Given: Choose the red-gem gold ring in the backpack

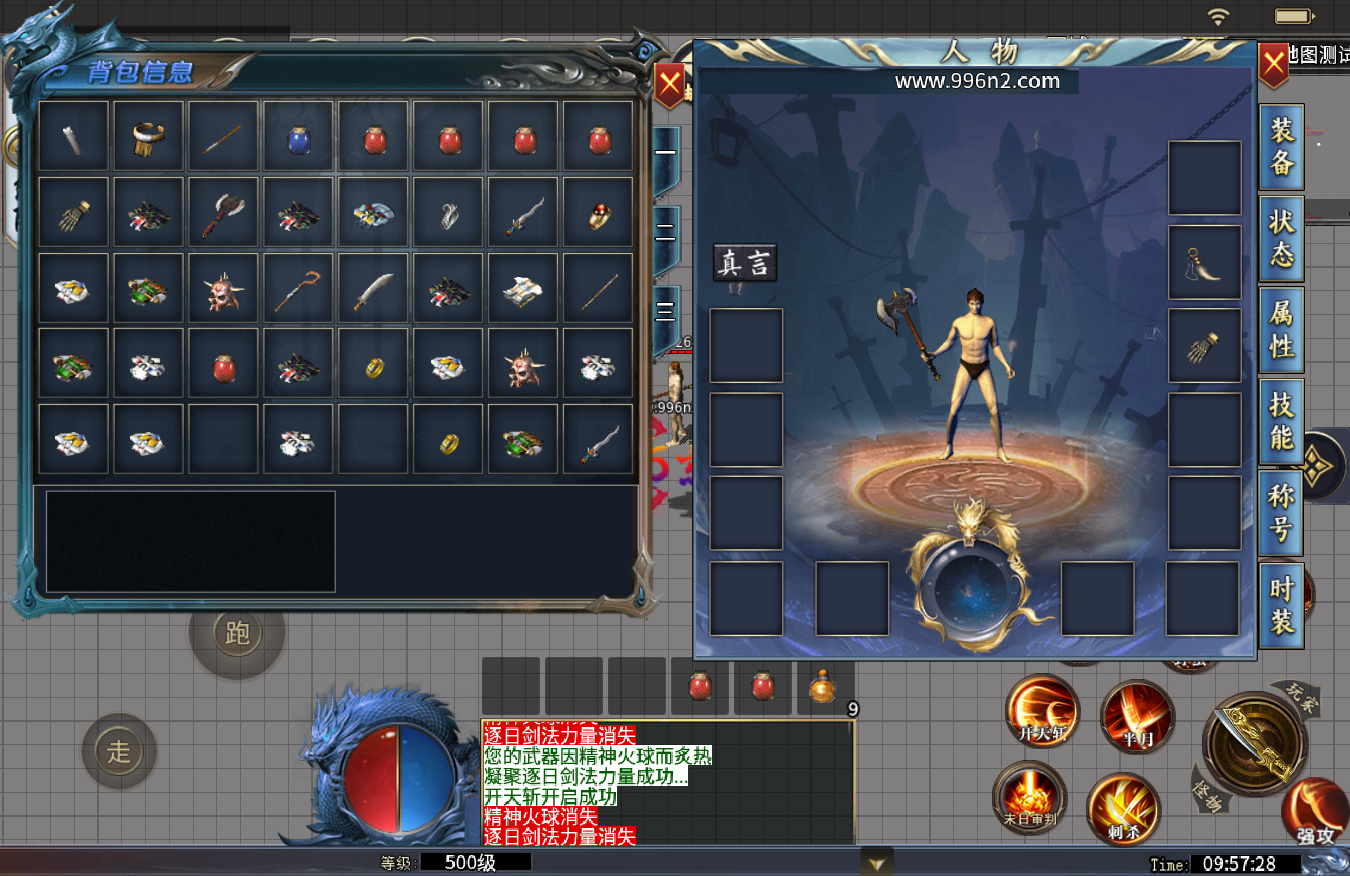Looking at the screenshot, I should 598,212.
